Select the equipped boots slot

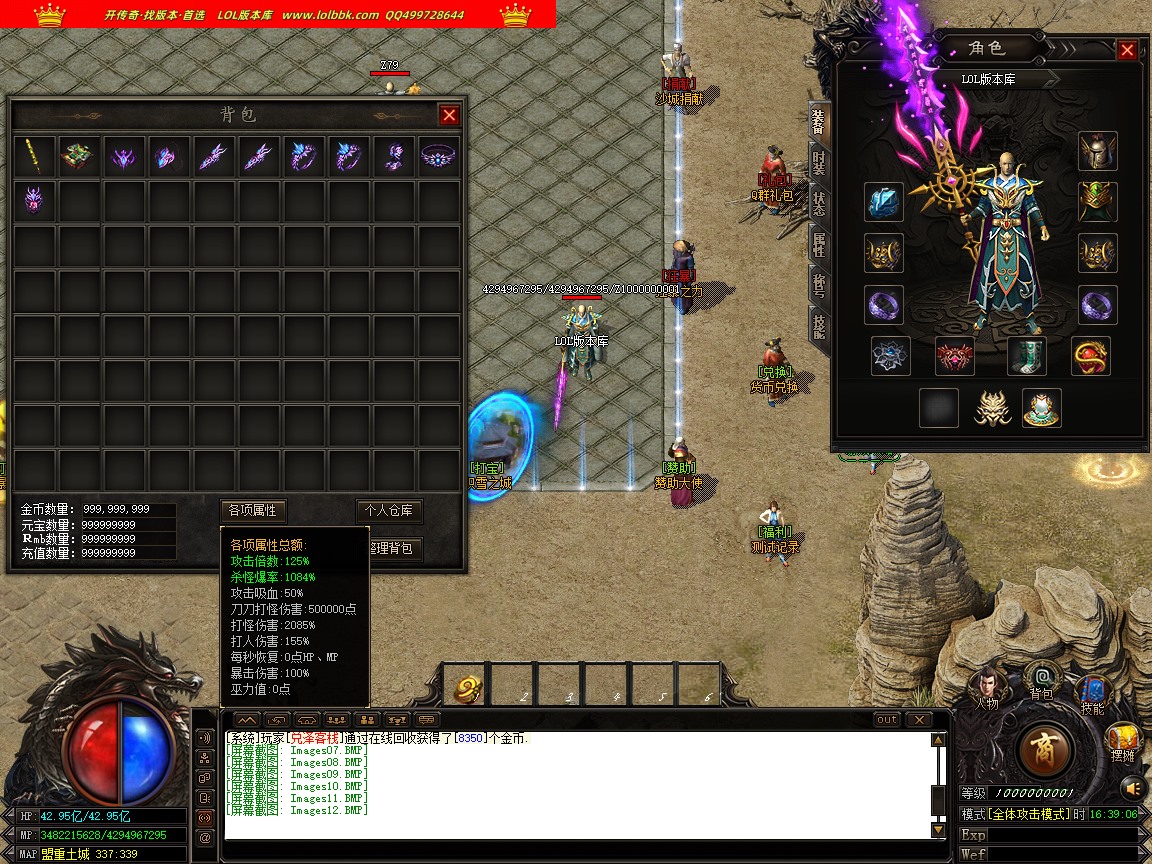coord(1026,355)
